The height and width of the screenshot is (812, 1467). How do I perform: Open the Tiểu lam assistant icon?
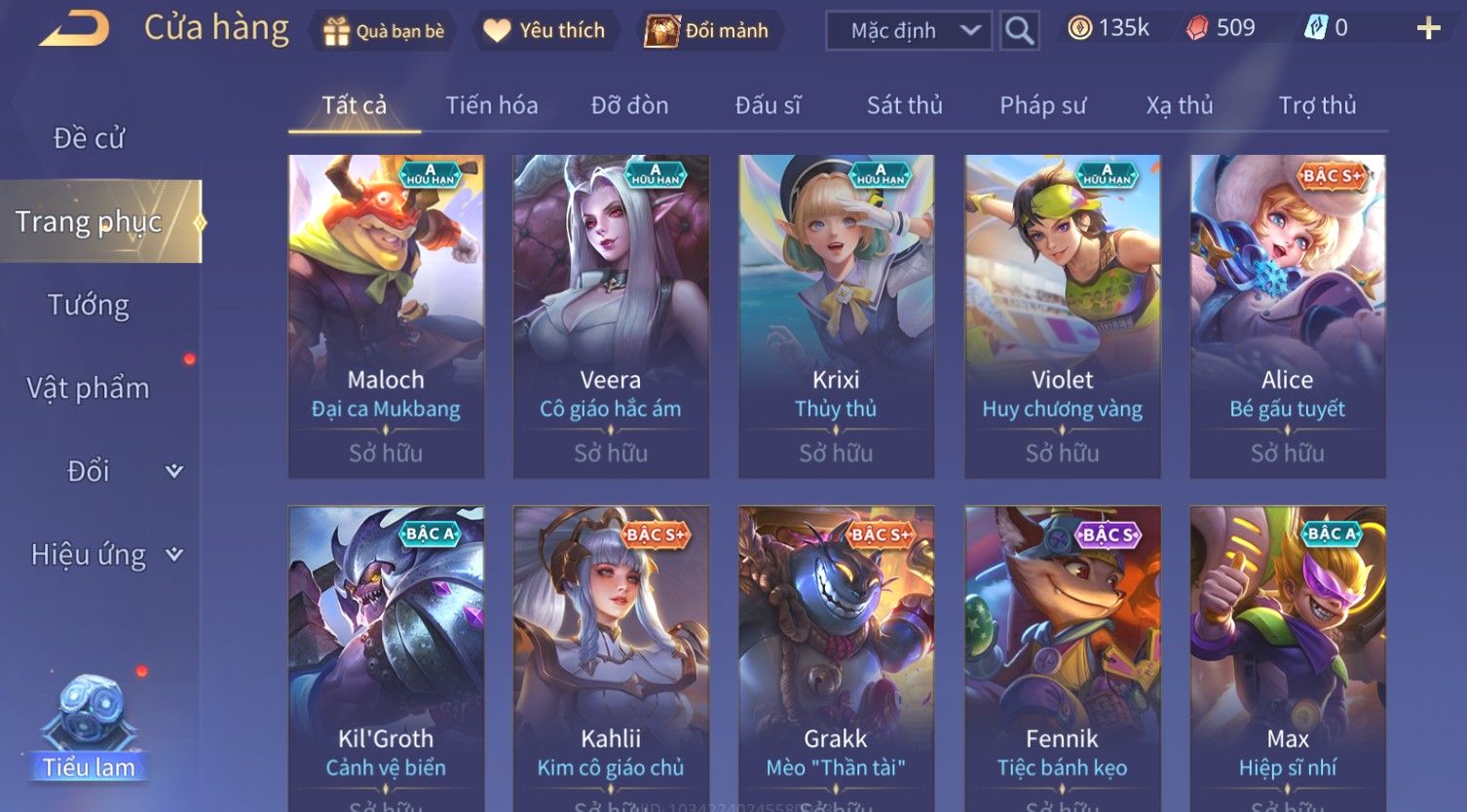(x=89, y=730)
